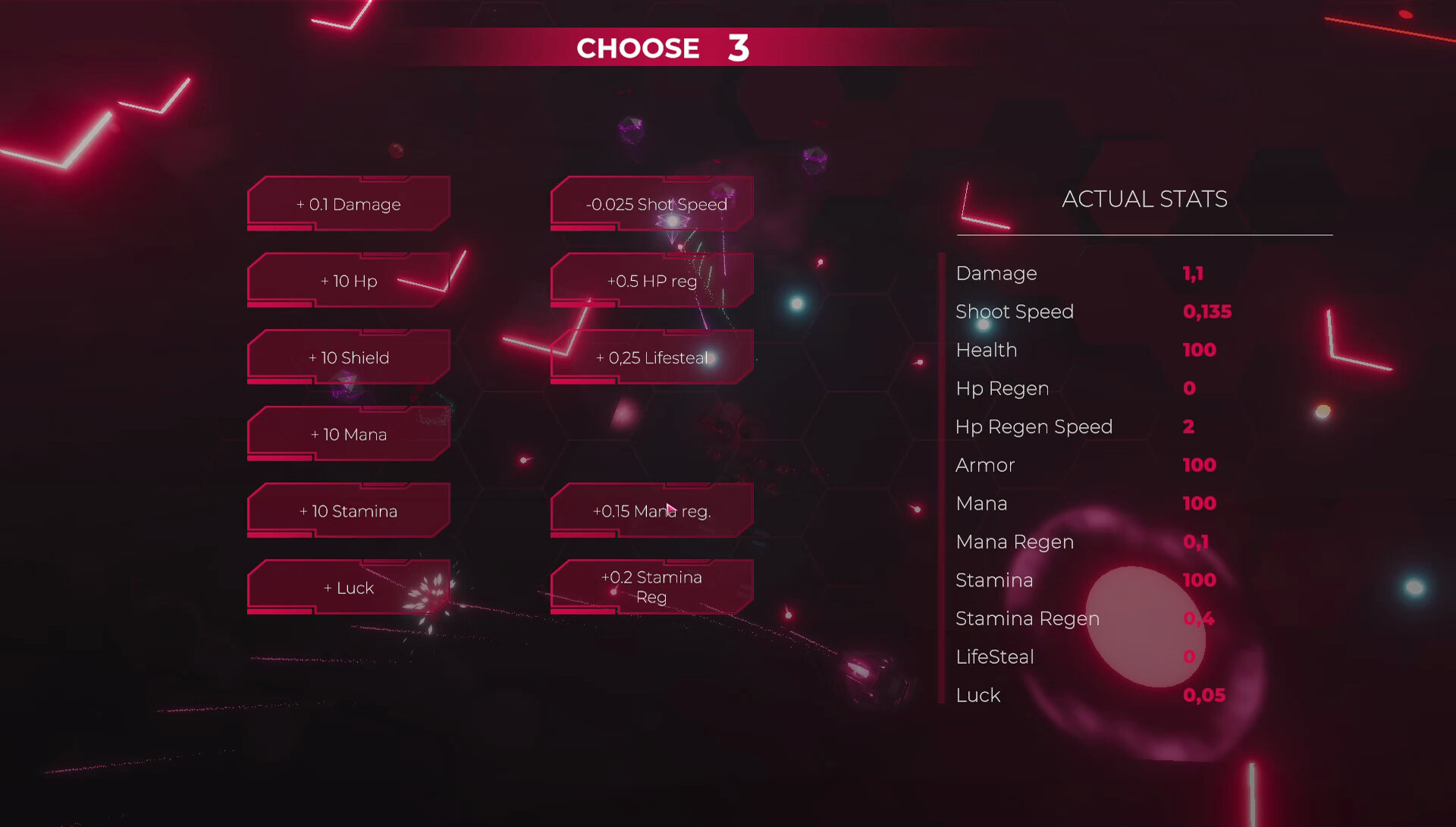Choose the +0.2 Stamina Reg upgrade
Viewport: 1456px width, 827px height.
pyautogui.click(x=651, y=586)
